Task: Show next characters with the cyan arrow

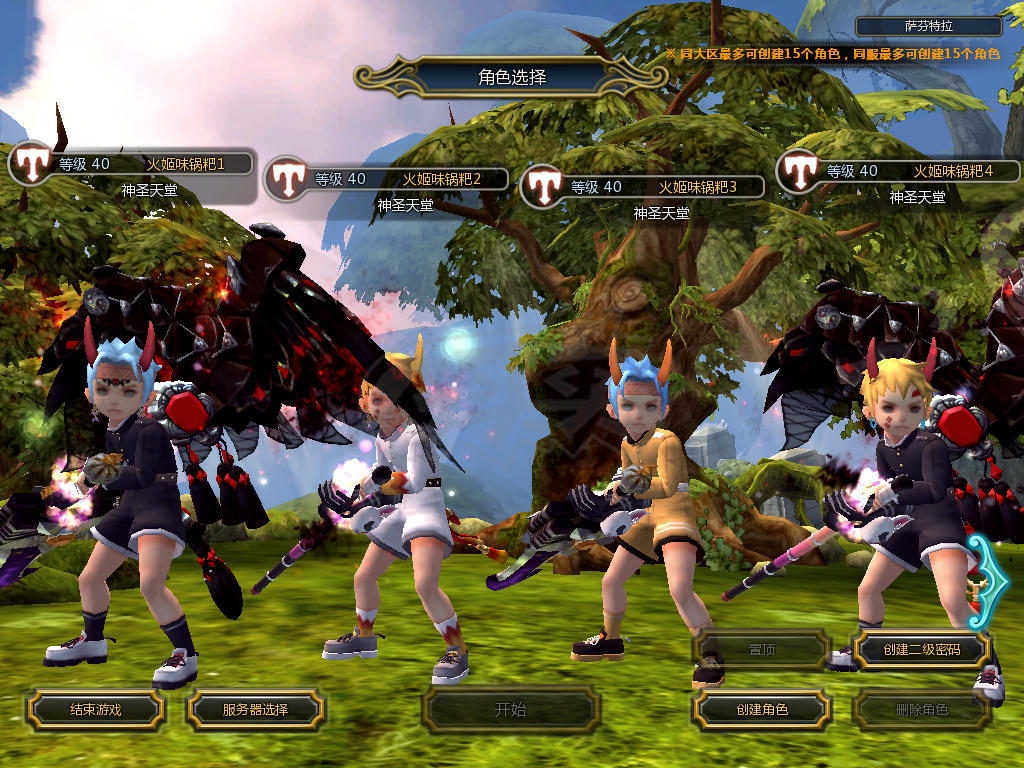Action: coord(985,580)
